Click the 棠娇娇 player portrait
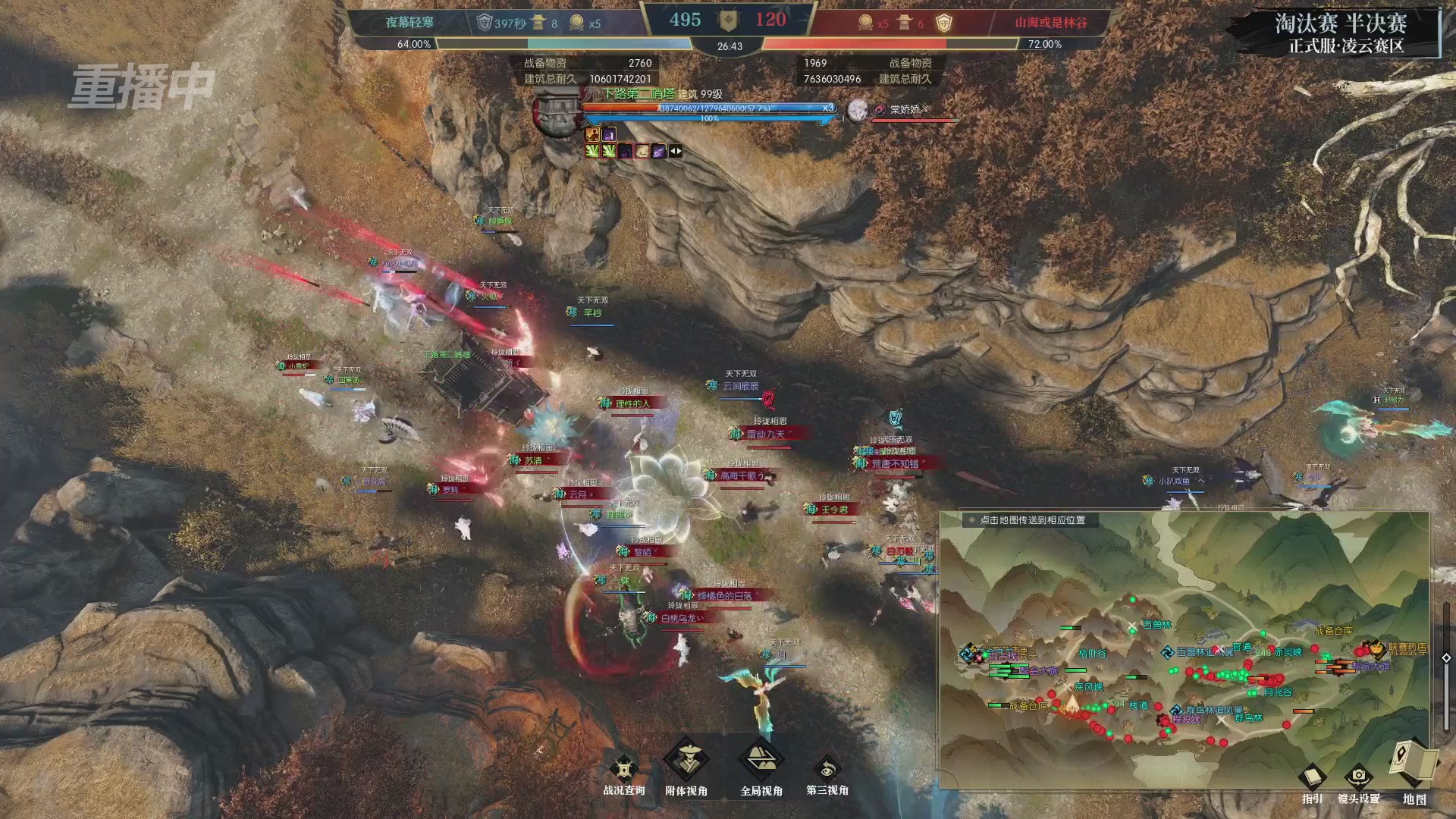Image resolution: width=1456 pixels, height=819 pixels. pyautogui.click(x=857, y=110)
